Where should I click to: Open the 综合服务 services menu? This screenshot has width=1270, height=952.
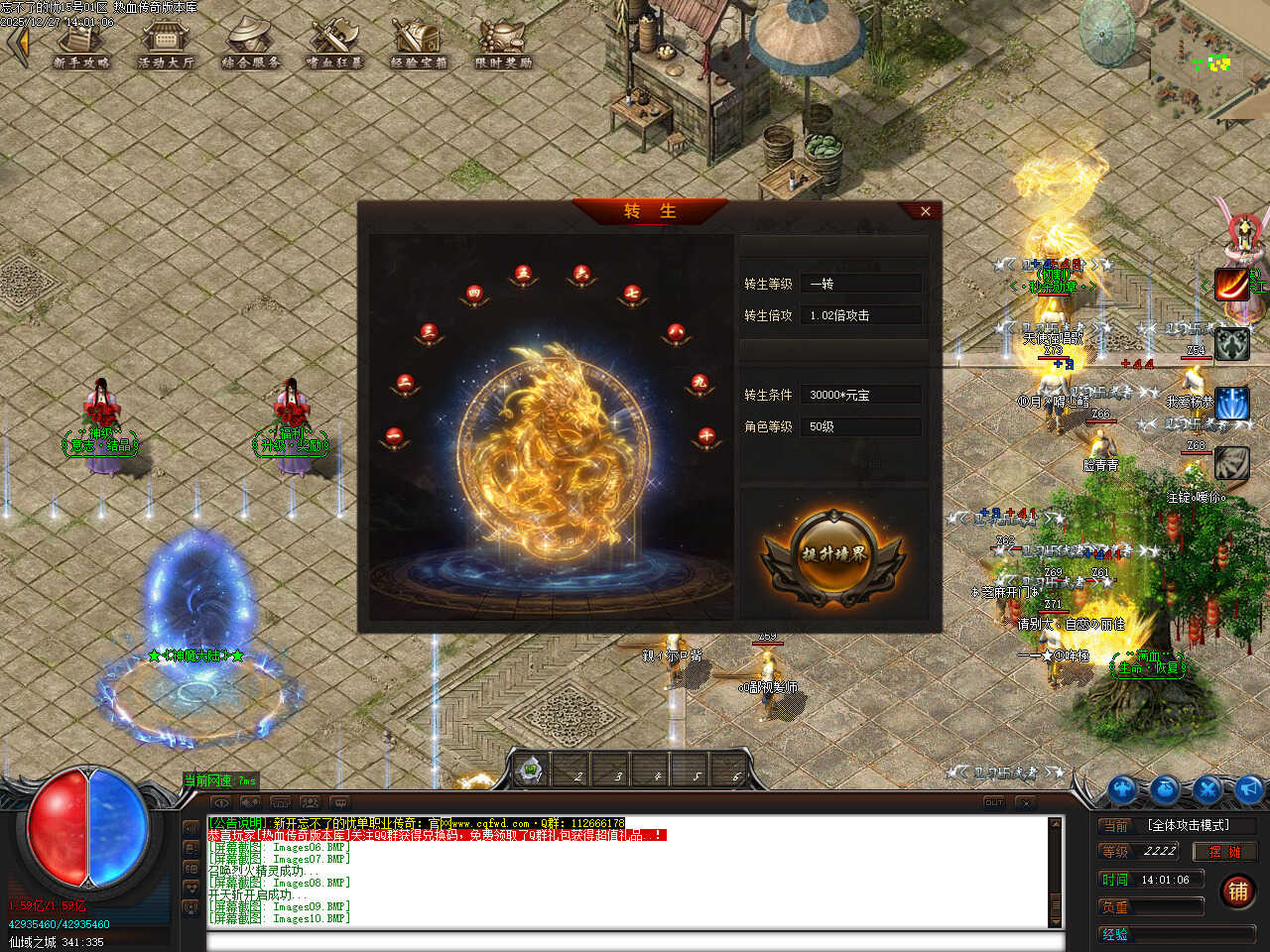pyautogui.click(x=250, y=46)
